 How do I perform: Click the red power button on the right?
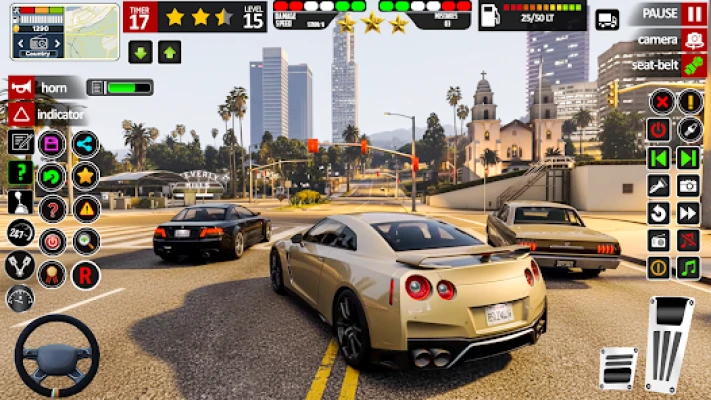pos(658,129)
